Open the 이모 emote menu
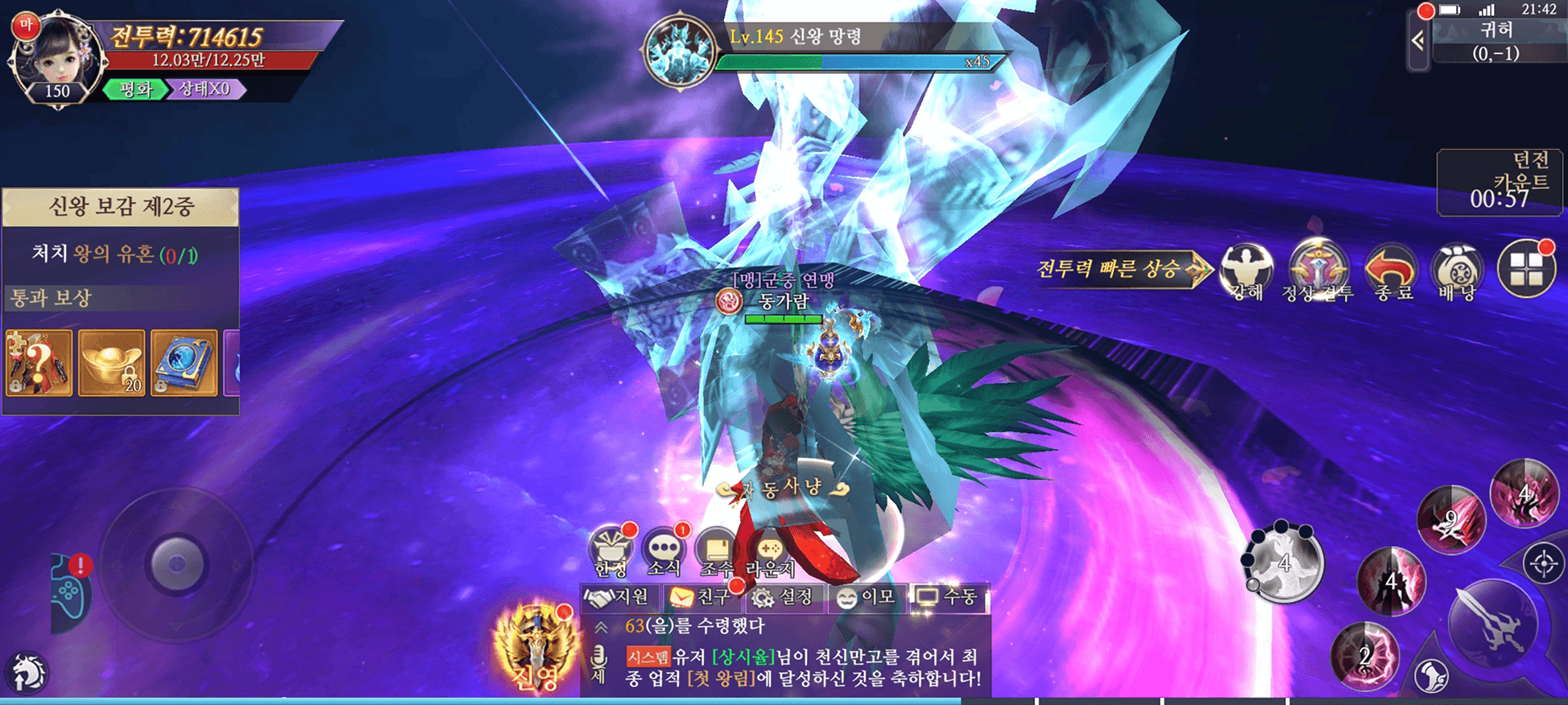This screenshot has width=1568, height=705. [867, 597]
